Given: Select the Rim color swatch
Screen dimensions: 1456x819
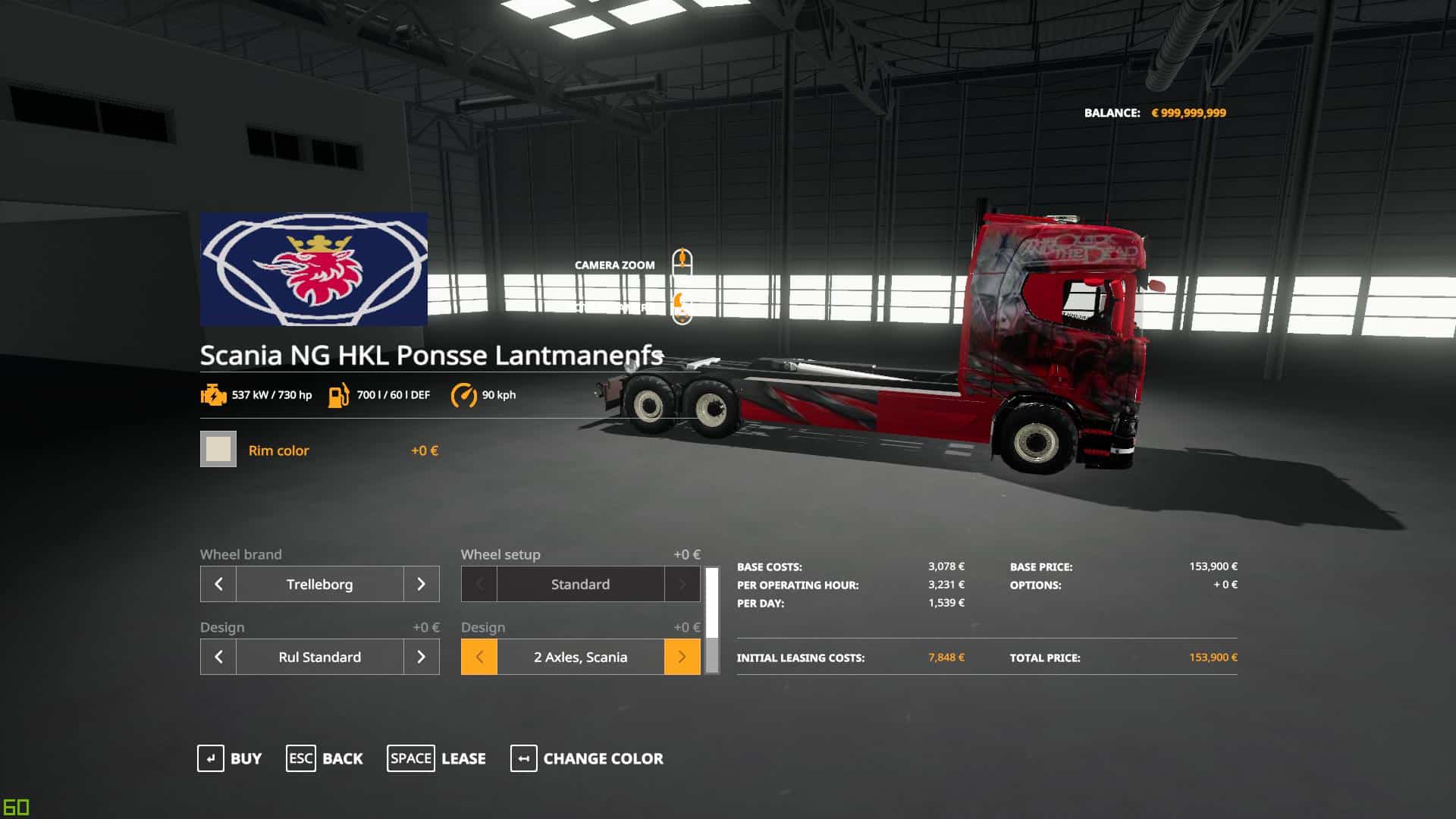Looking at the screenshot, I should (218, 449).
